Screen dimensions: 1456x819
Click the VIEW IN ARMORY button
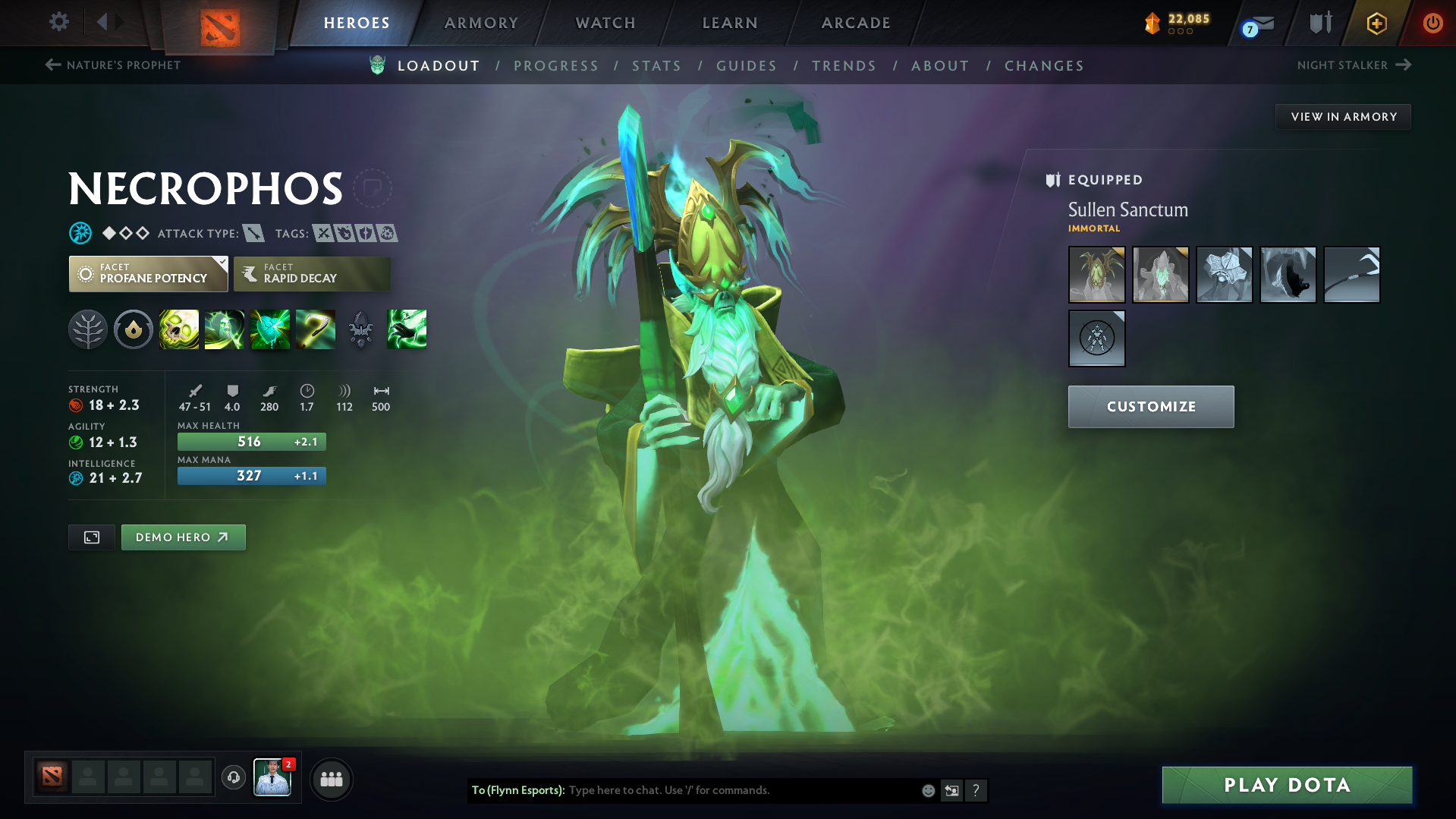pyautogui.click(x=1342, y=116)
